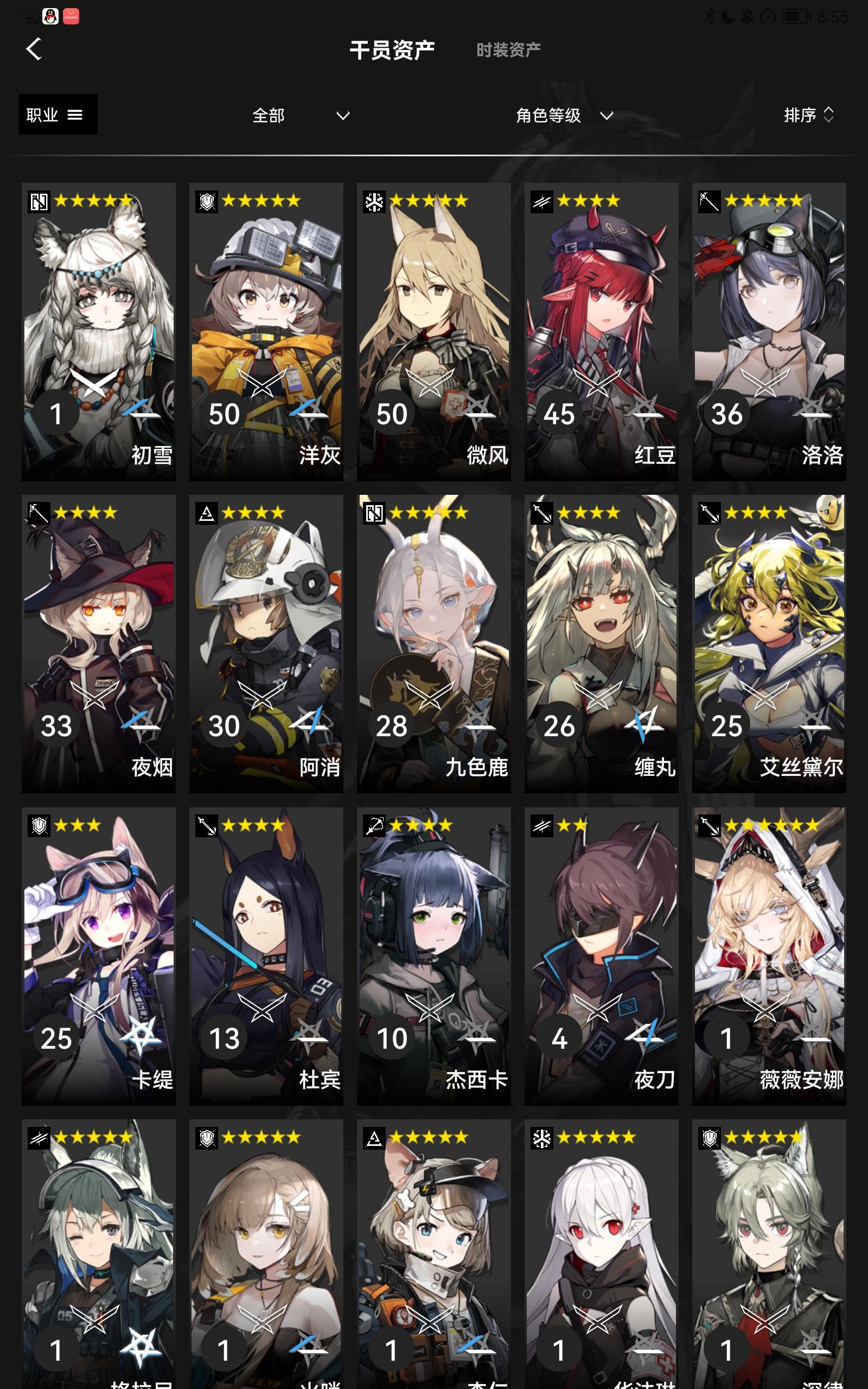The image size is (868, 1389).
Task: Open the 职业 class filter menu
Action: click(x=57, y=114)
